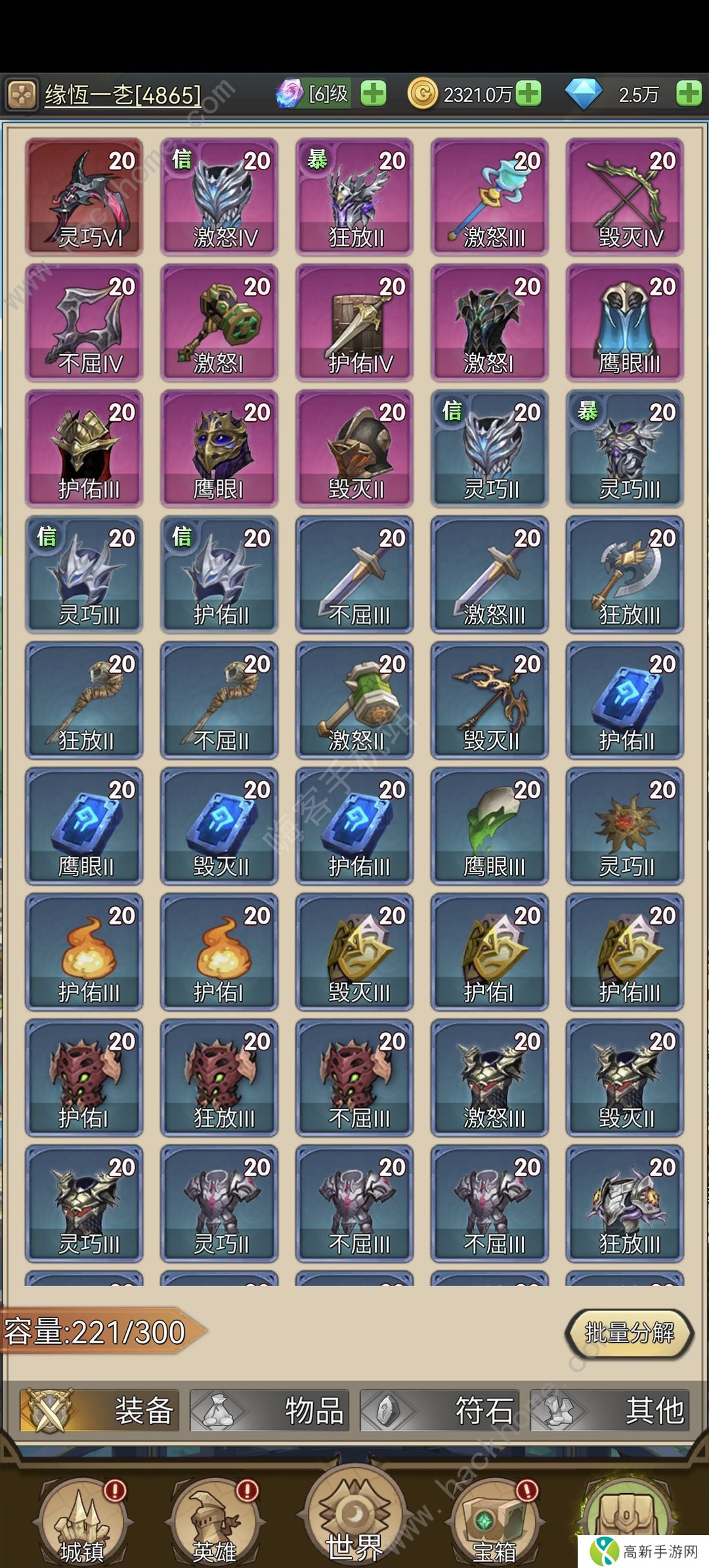Buy more blue diamonds via plus button
The width and height of the screenshot is (709, 1568).
point(689,94)
